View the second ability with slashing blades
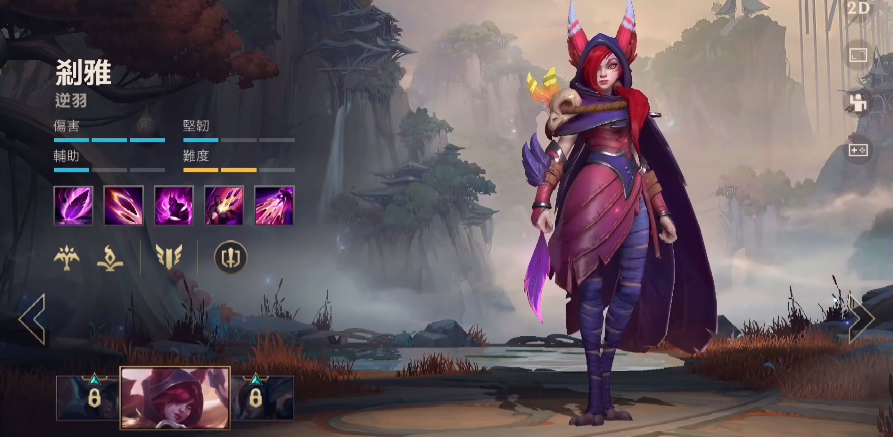The image size is (893, 437). click(123, 205)
